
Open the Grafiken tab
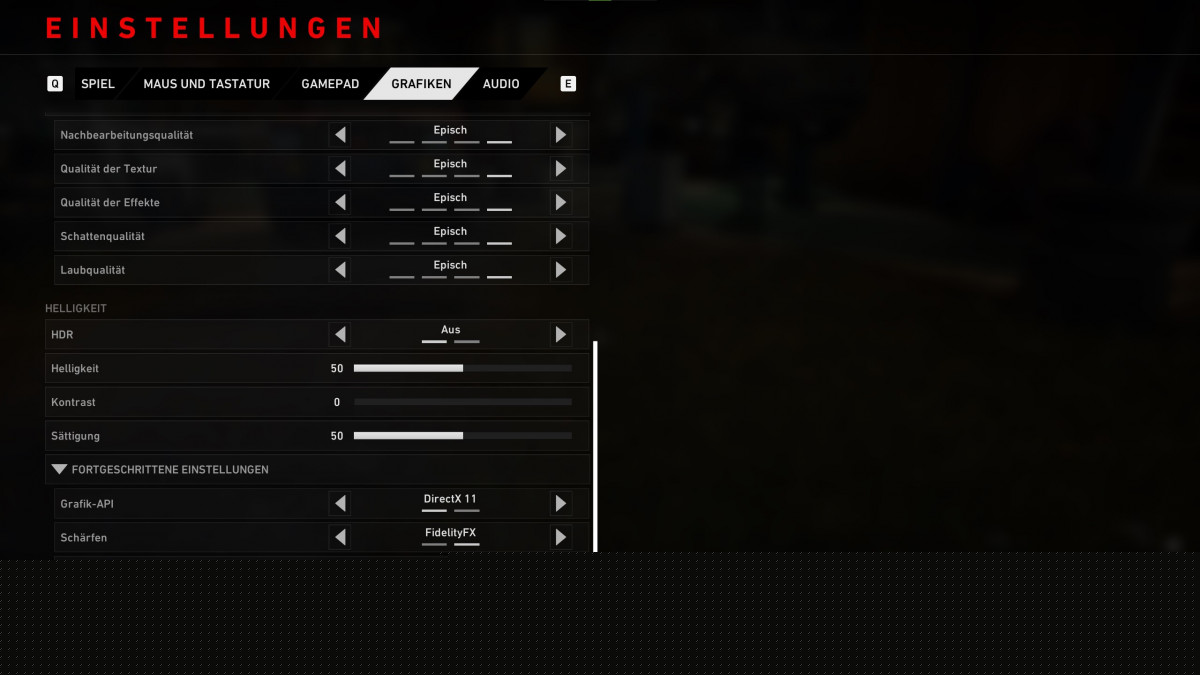[421, 84]
